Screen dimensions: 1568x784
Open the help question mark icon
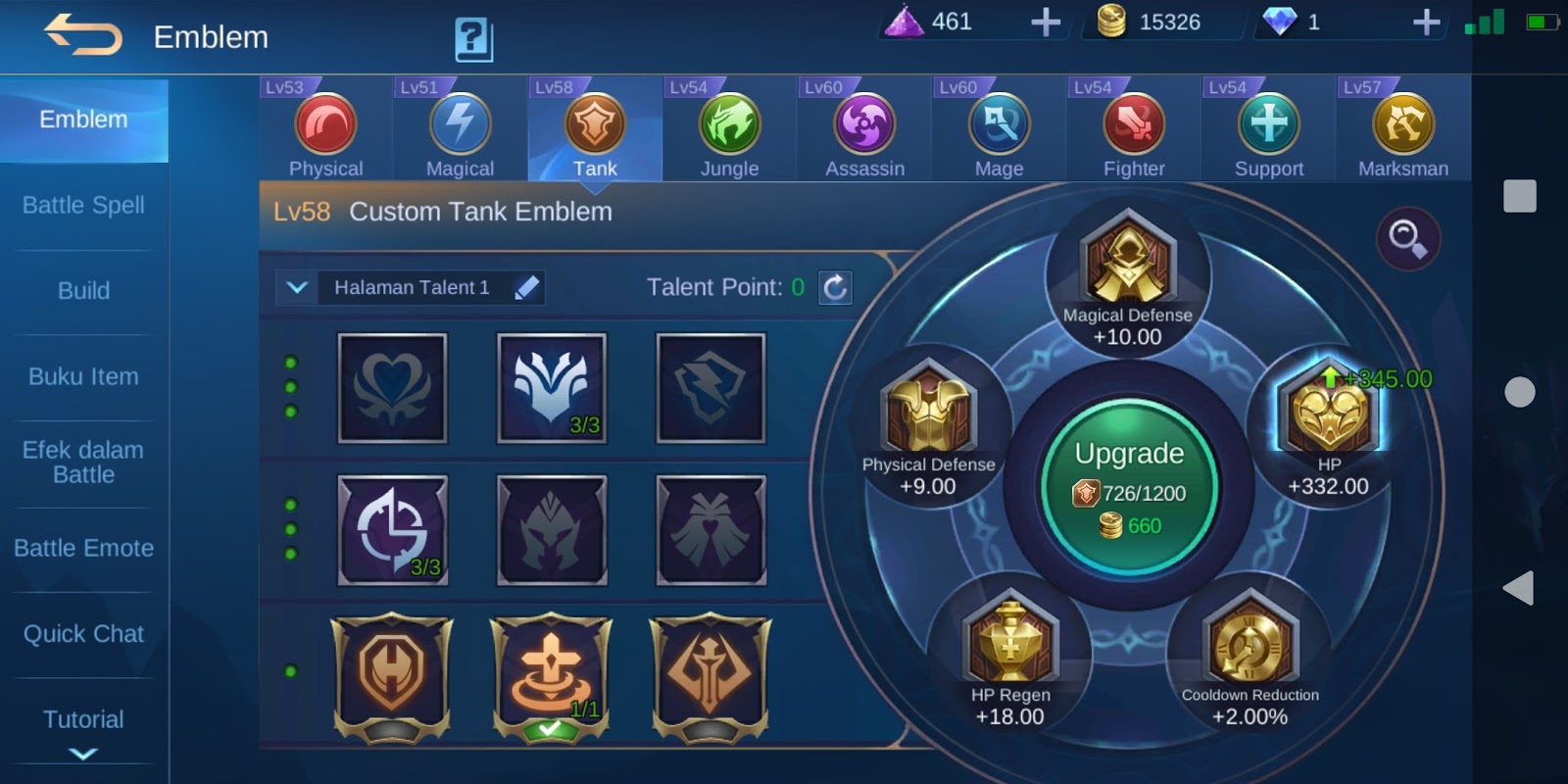click(x=474, y=39)
